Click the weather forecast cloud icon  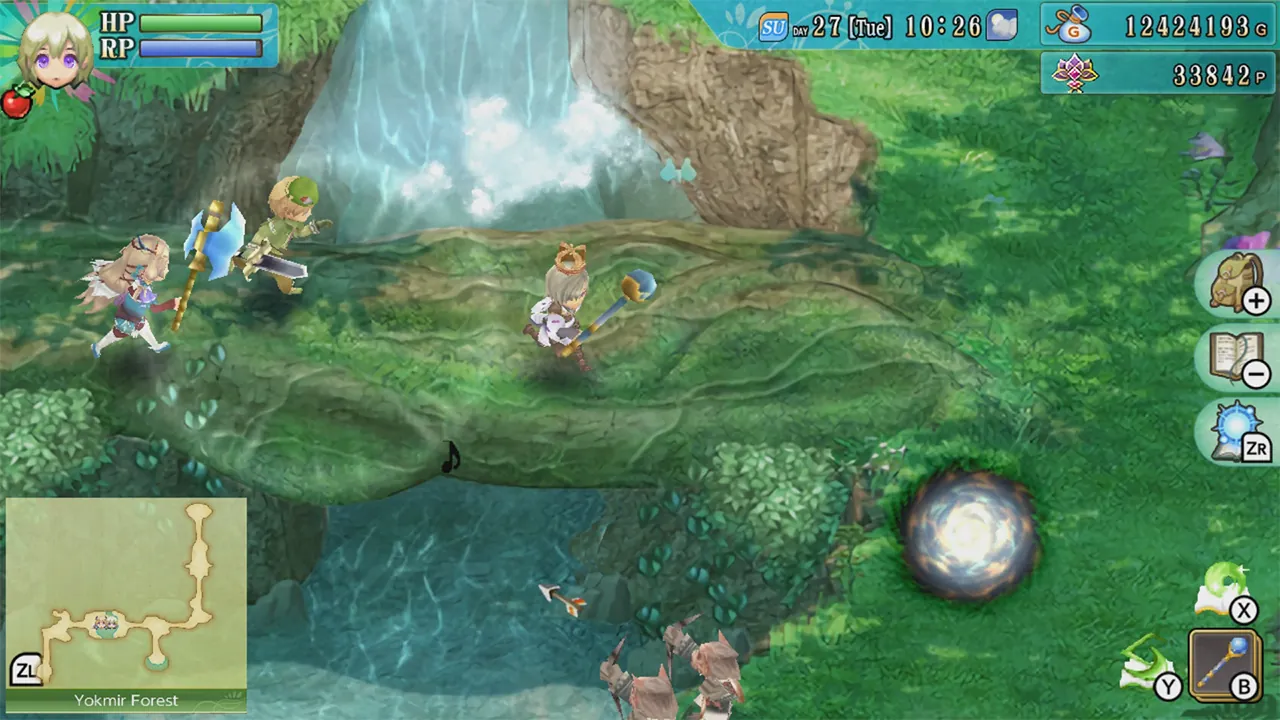pos(1000,26)
